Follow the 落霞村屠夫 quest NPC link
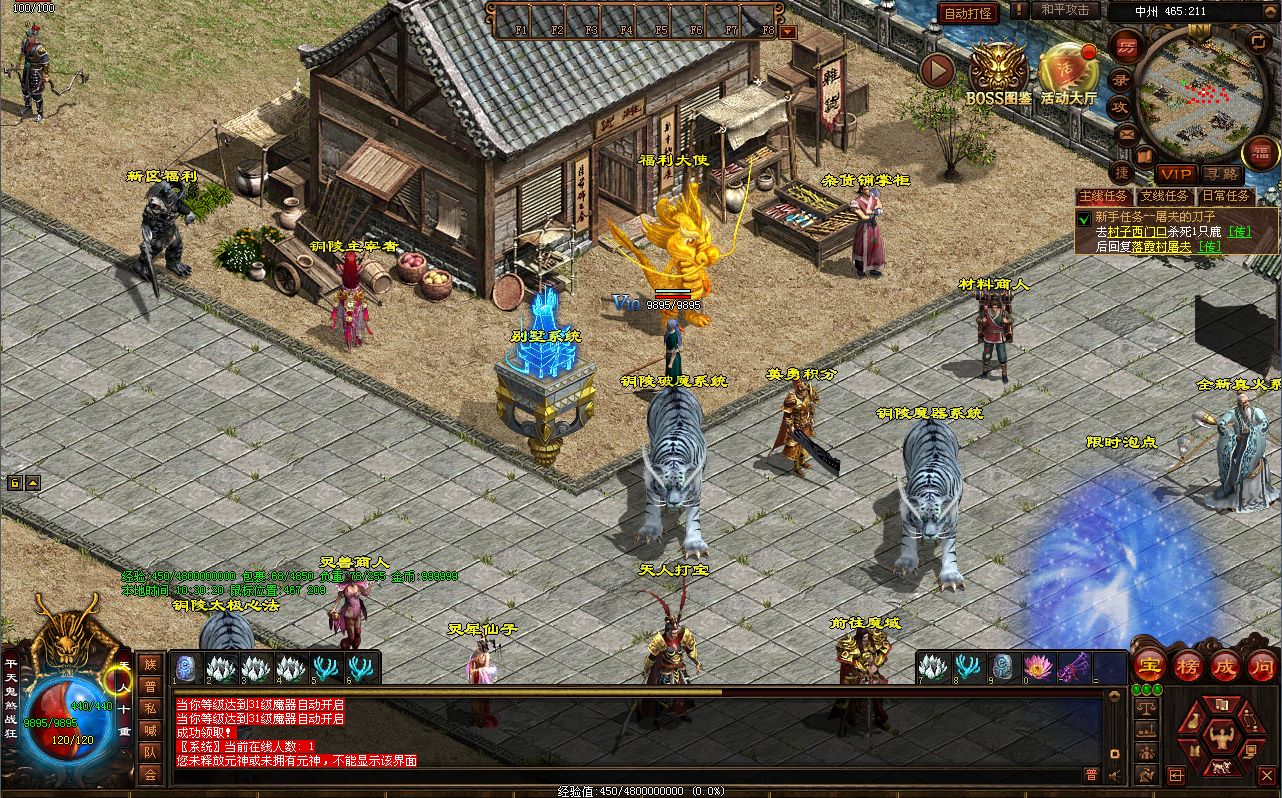 (x=1160, y=246)
